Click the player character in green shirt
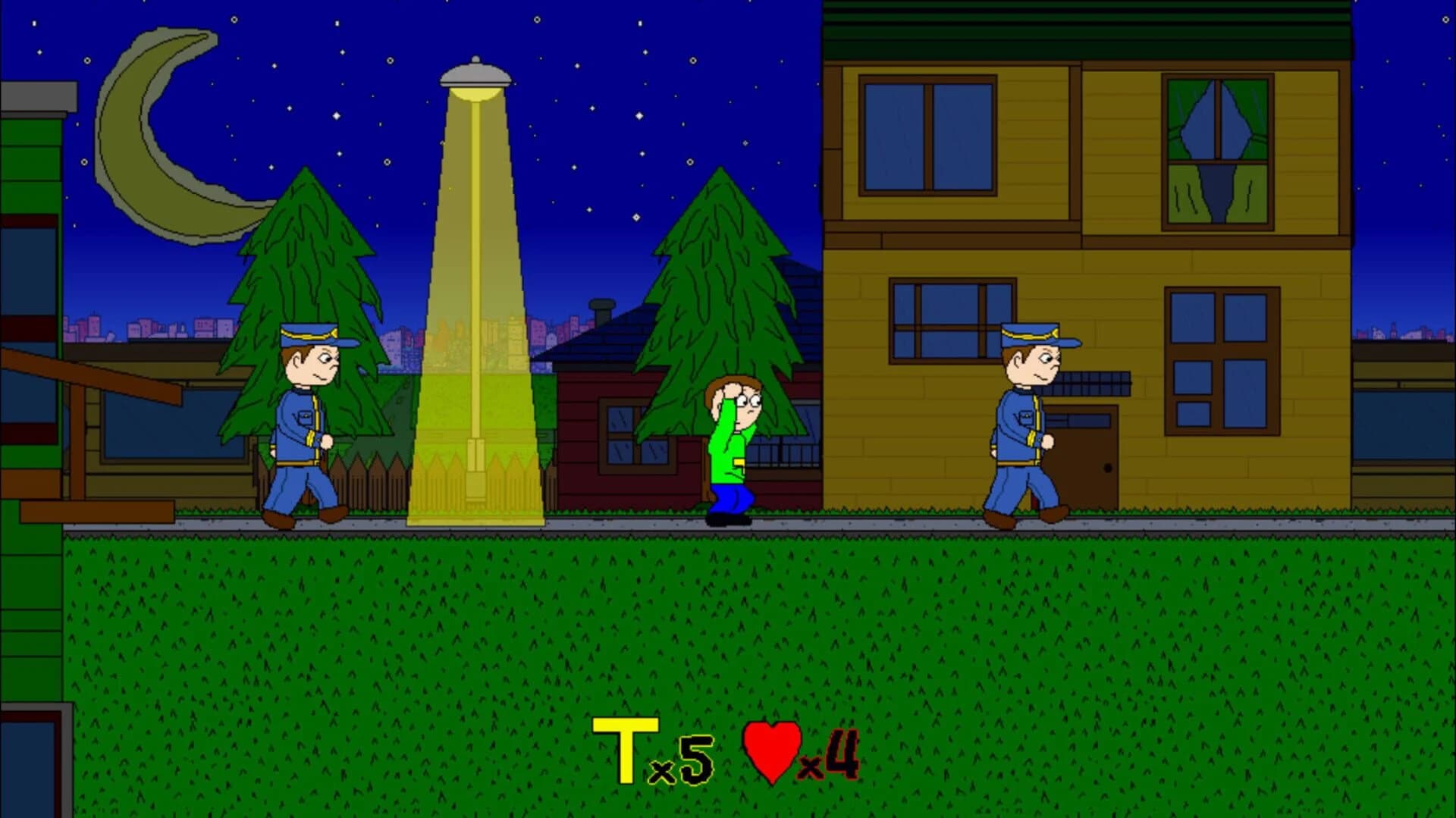Screen dimensions: 1456x818 point(728,440)
